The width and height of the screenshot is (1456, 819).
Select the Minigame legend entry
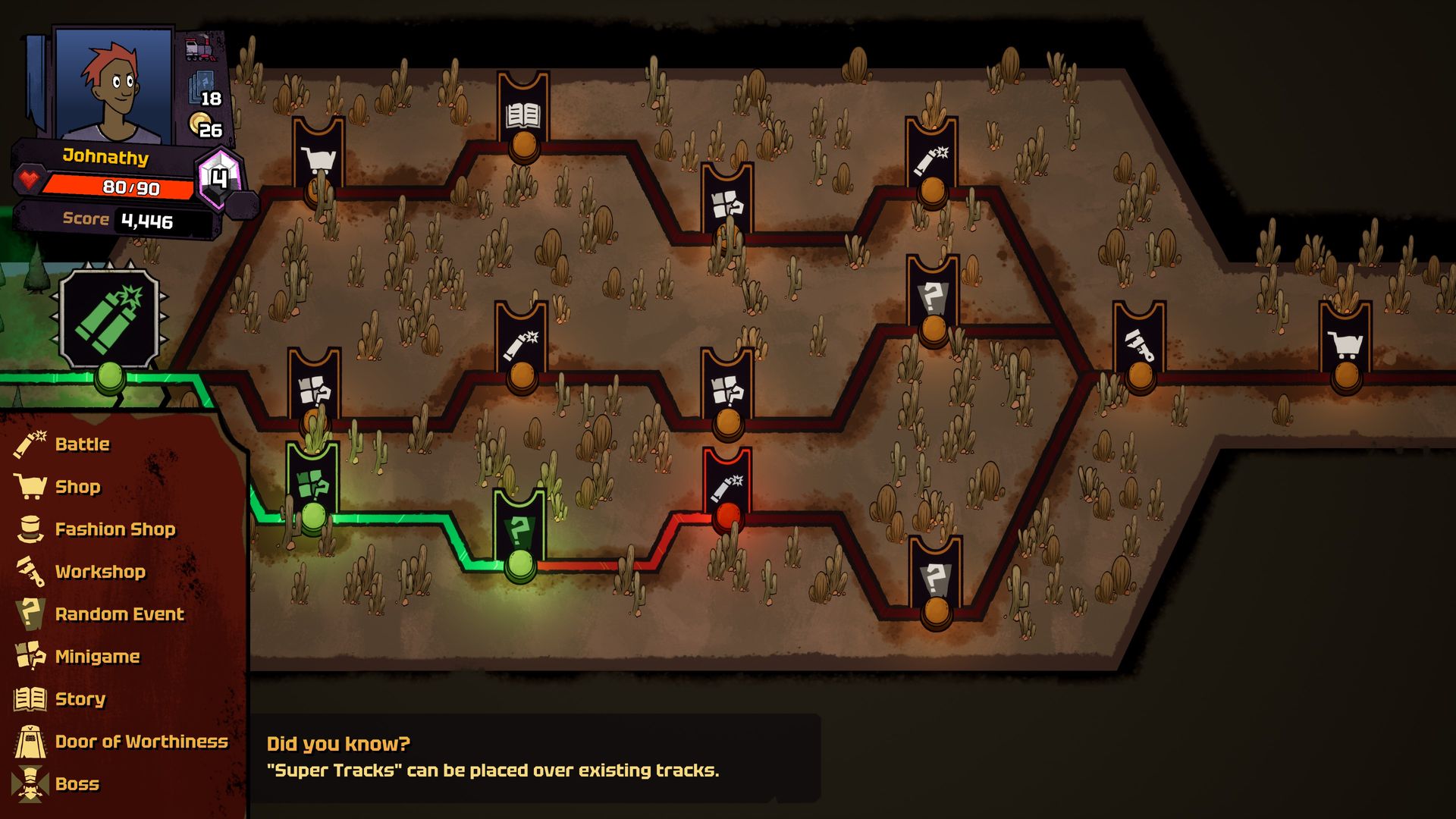97,657
